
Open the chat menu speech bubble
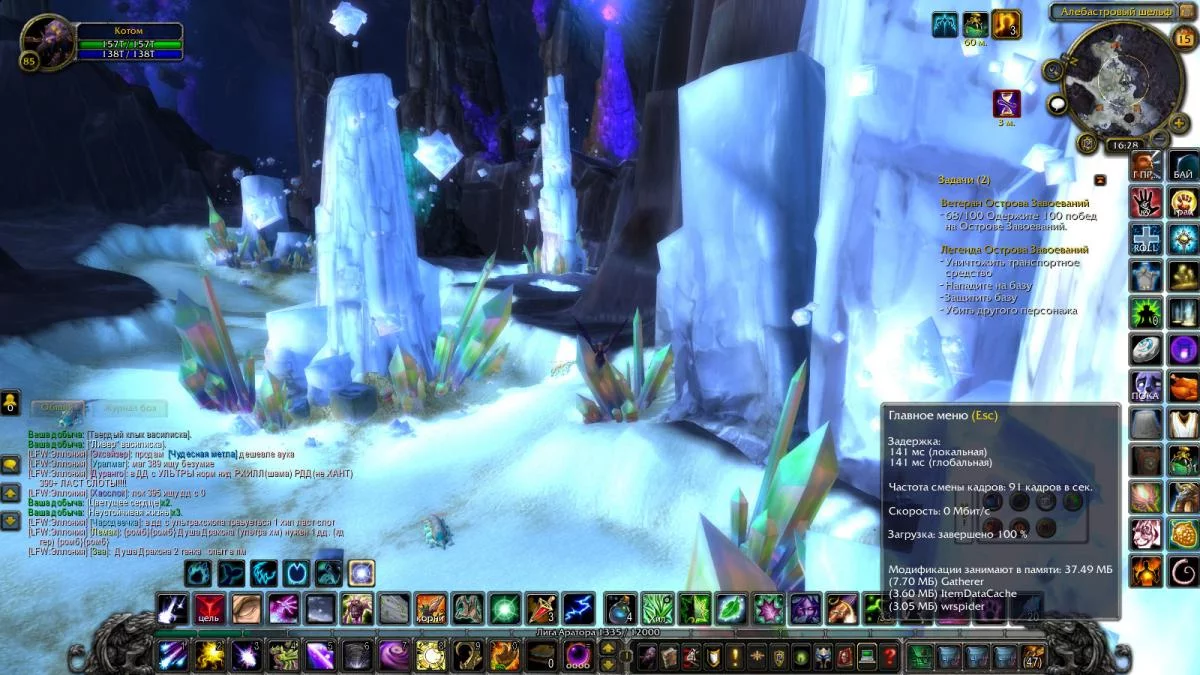coord(10,464)
